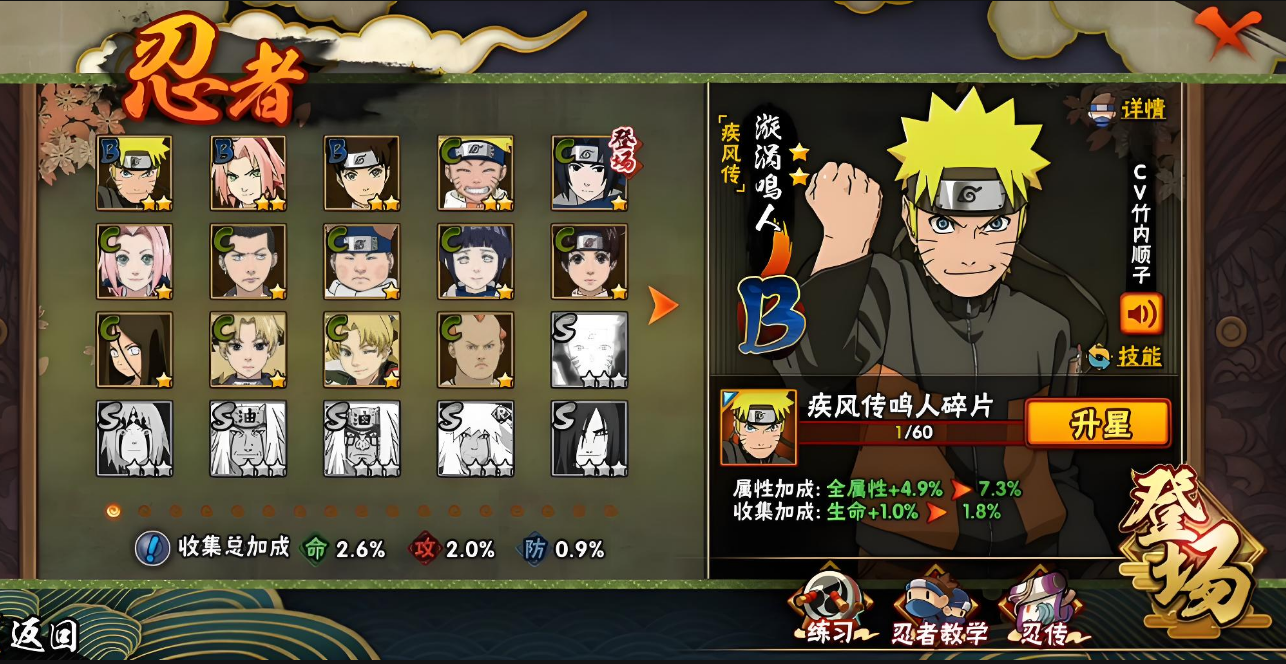Open 忍者教学 ninja tutorial
The width and height of the screenshot is (1286, 664).
tap(938, 613)
